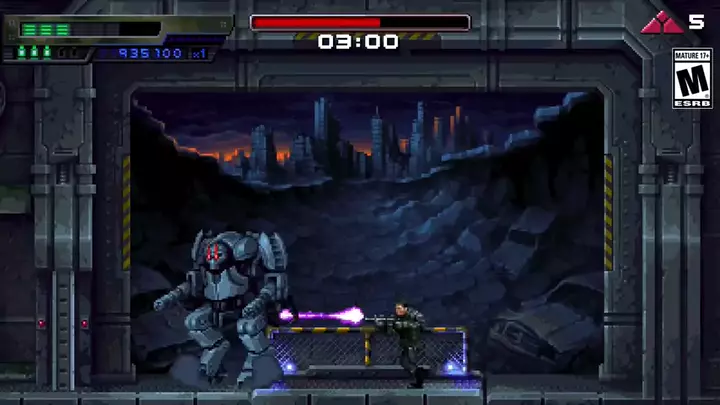This screenshot has width=720, height=405.
Task: Click the ESRB Mature 17+ rating badge
Action: [692, 78]
